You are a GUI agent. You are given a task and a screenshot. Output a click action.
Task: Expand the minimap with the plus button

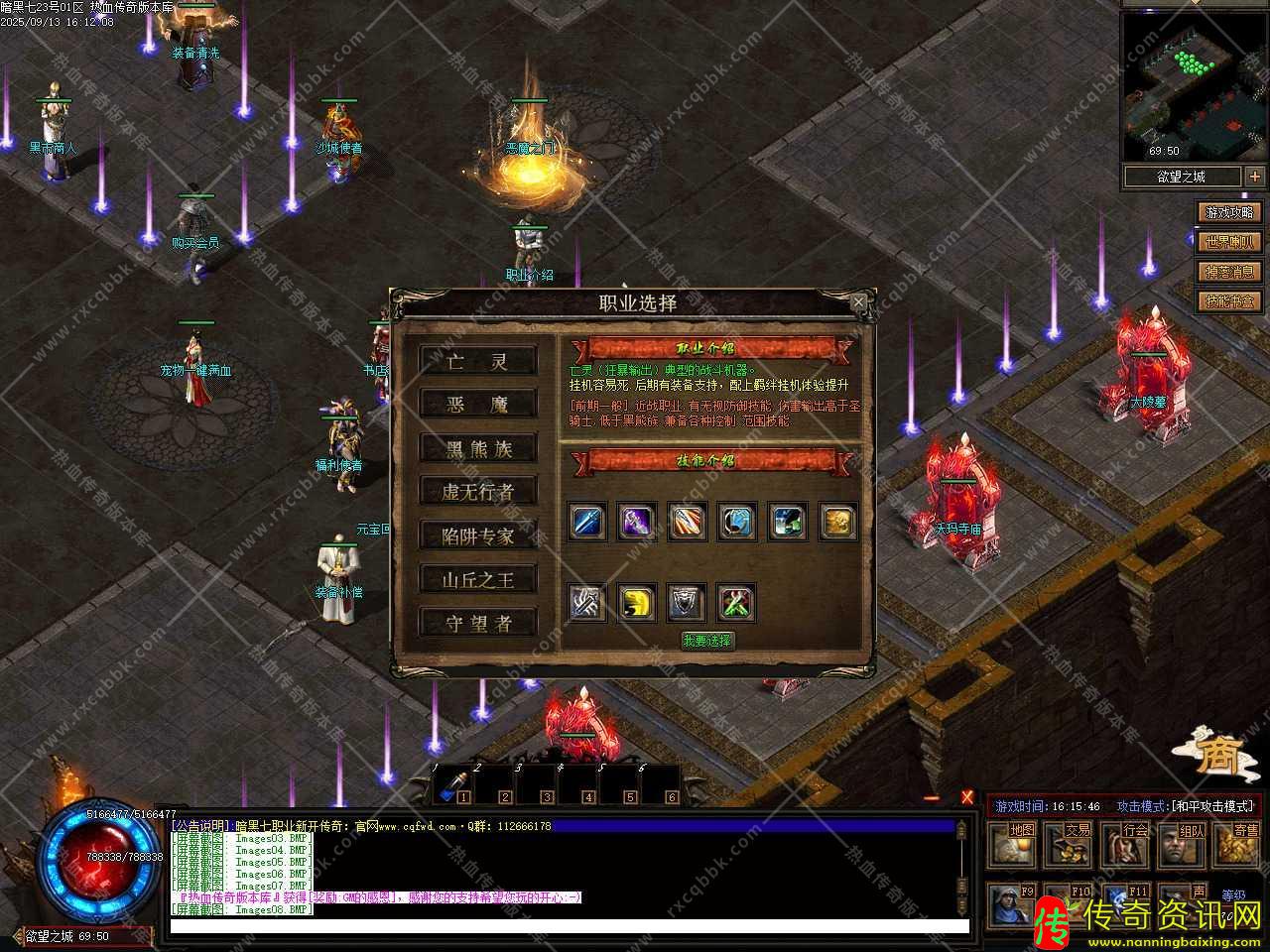1255,177
